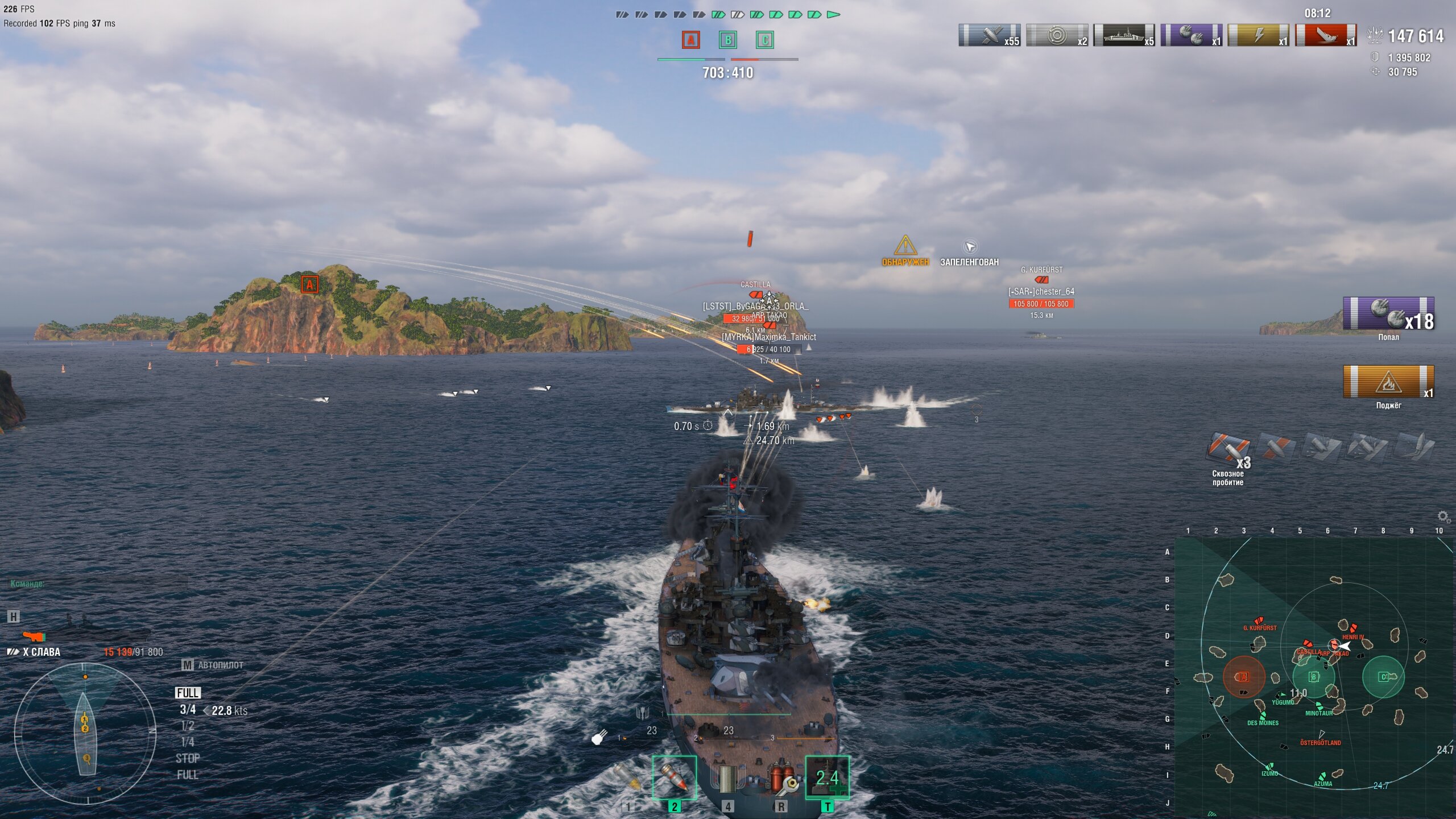
Task: Set throttle to 1/4 speed
Action: (188, 742)
